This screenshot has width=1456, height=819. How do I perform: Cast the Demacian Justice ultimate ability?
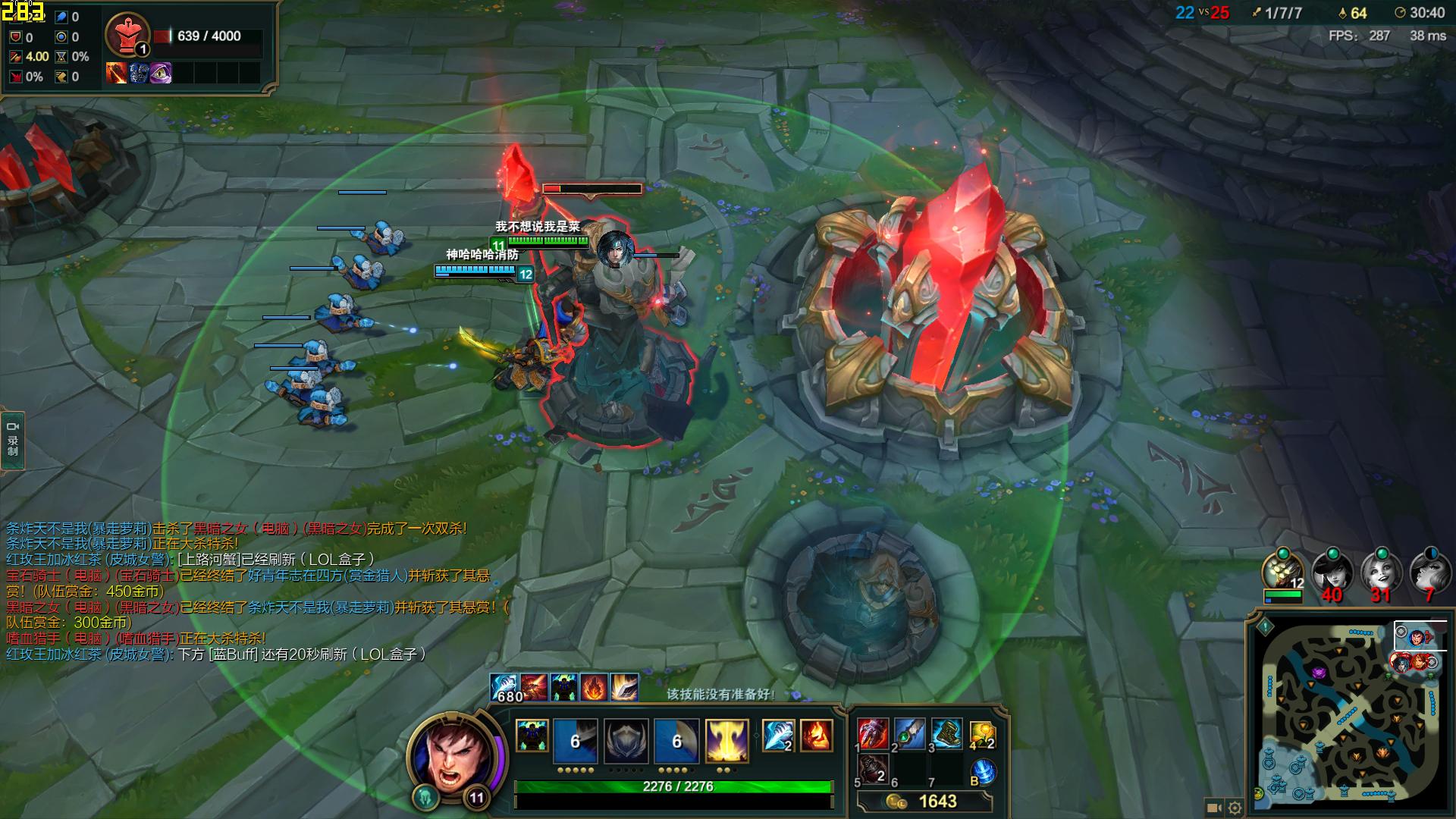727,740
